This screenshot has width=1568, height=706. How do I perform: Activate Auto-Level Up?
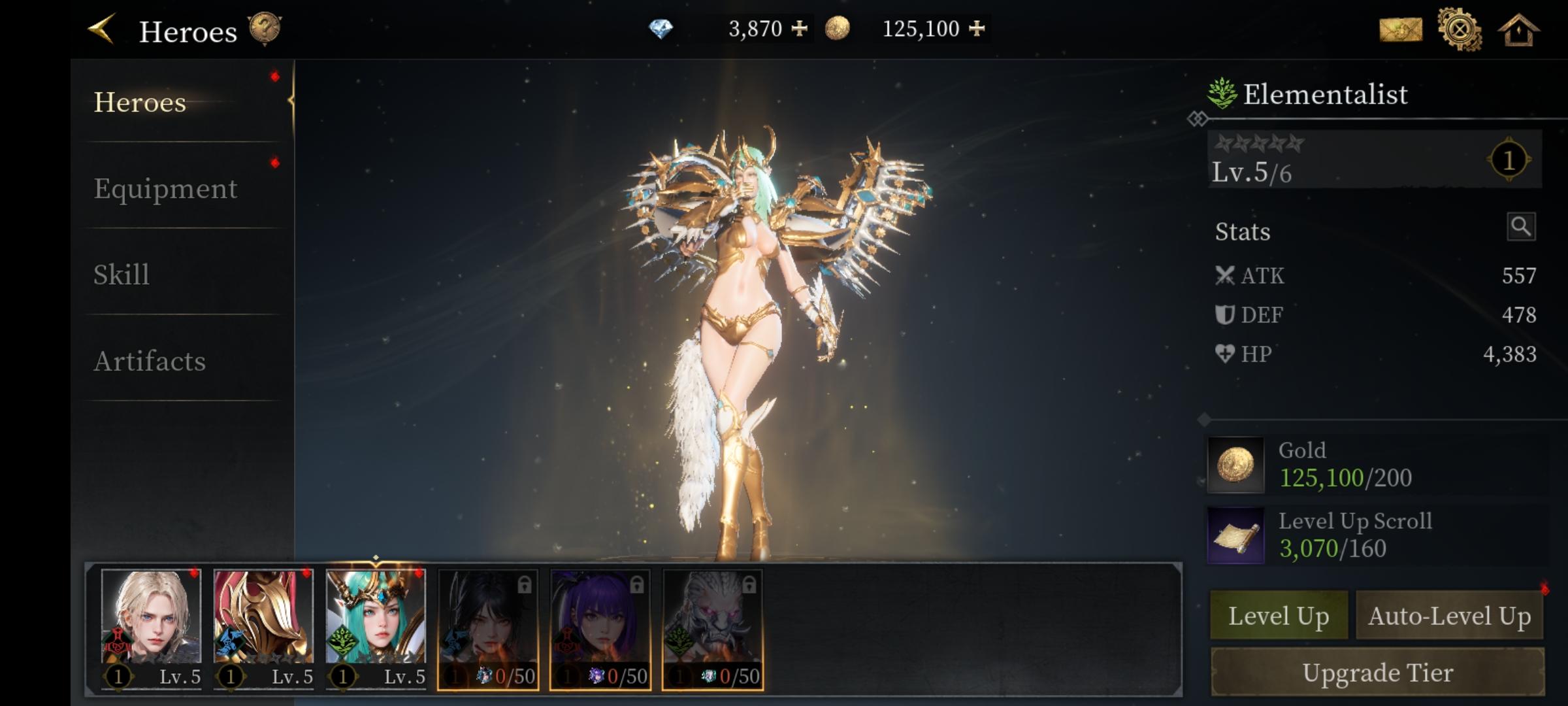(x=1449, y=616)
